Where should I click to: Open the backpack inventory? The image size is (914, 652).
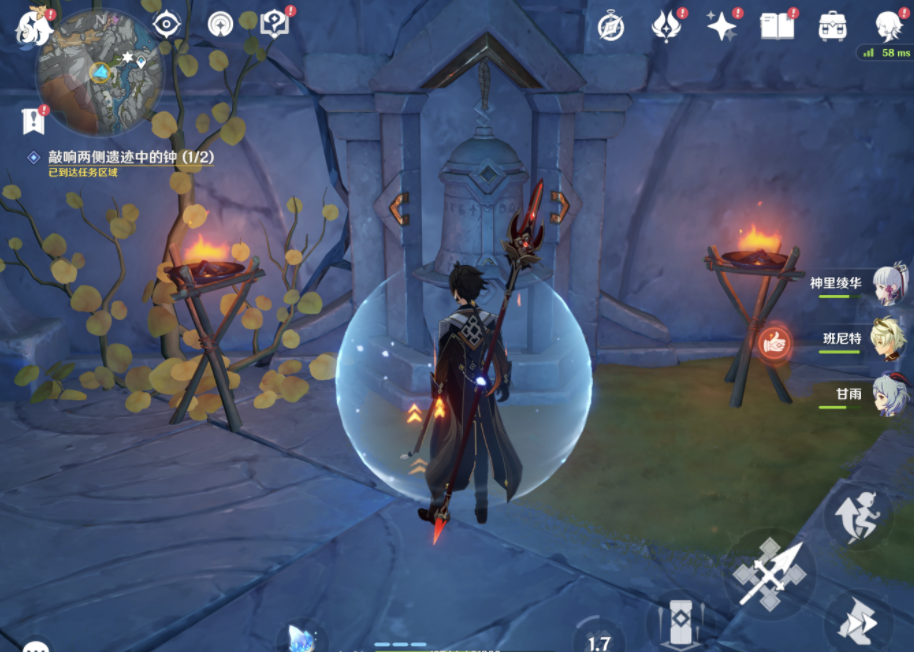tap(832, 27)
